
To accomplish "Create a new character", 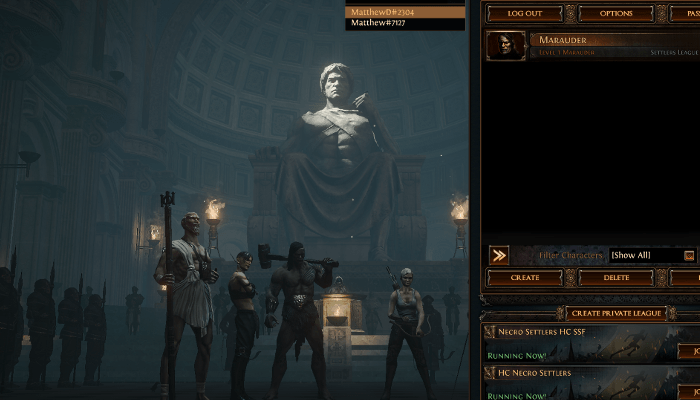I will pos(524,277).
